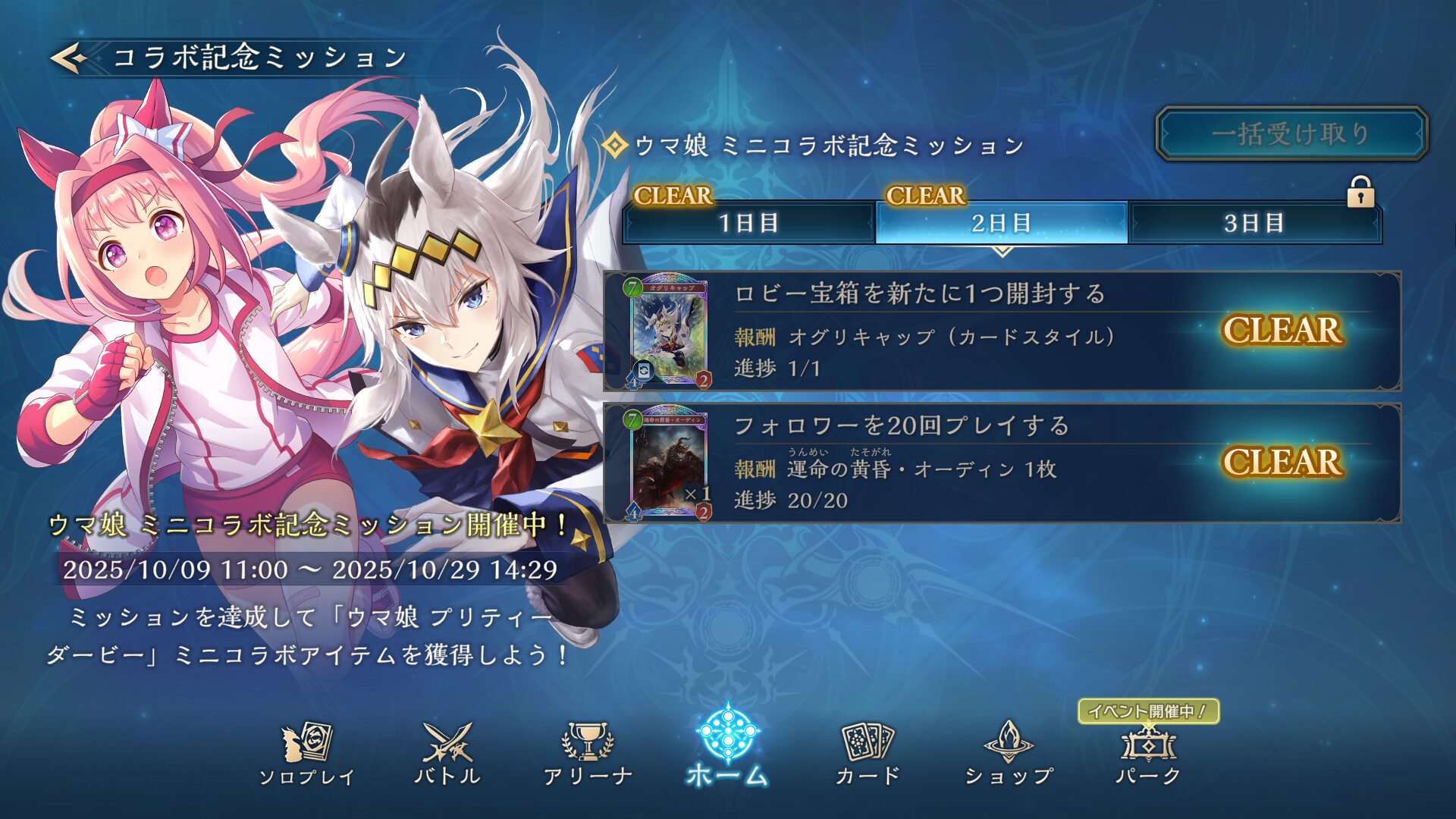View the オグリキャップ card reward thumbnail

point(669,332)
